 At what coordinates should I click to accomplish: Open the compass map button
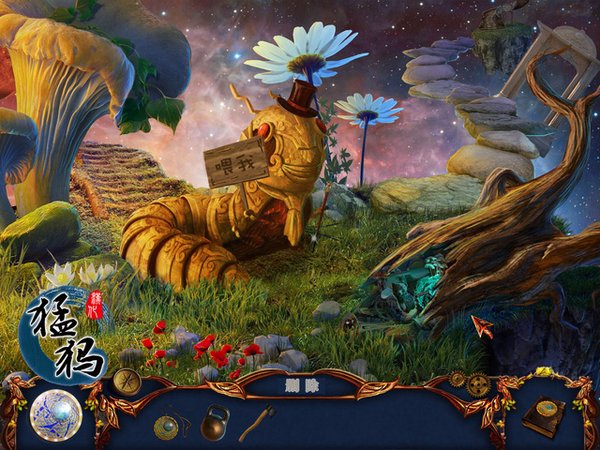point(126,381)
